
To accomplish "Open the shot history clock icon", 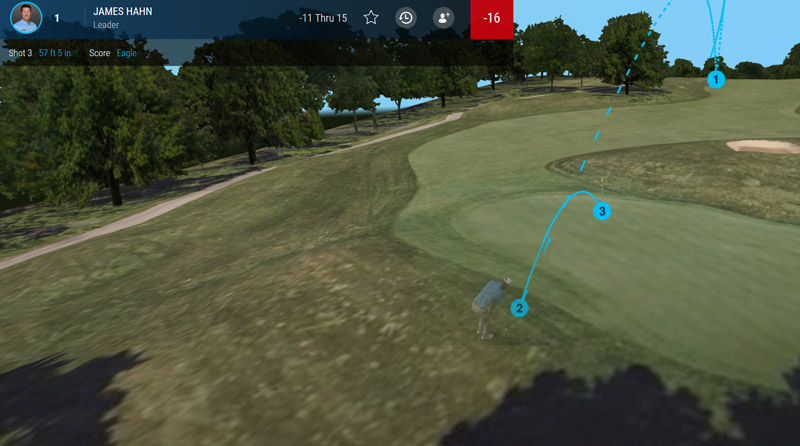I will pyautogui.click(x=405, y=18).
